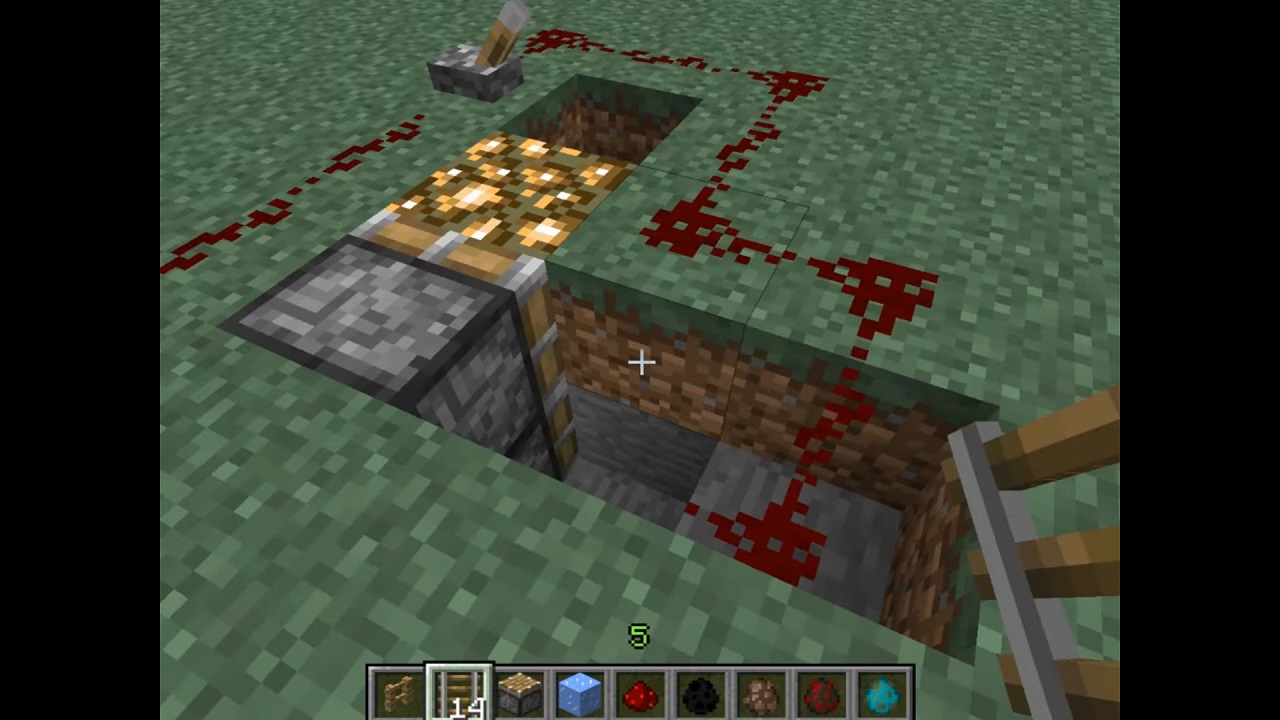Select the red and black spotted egg slot

coord(822,694)
